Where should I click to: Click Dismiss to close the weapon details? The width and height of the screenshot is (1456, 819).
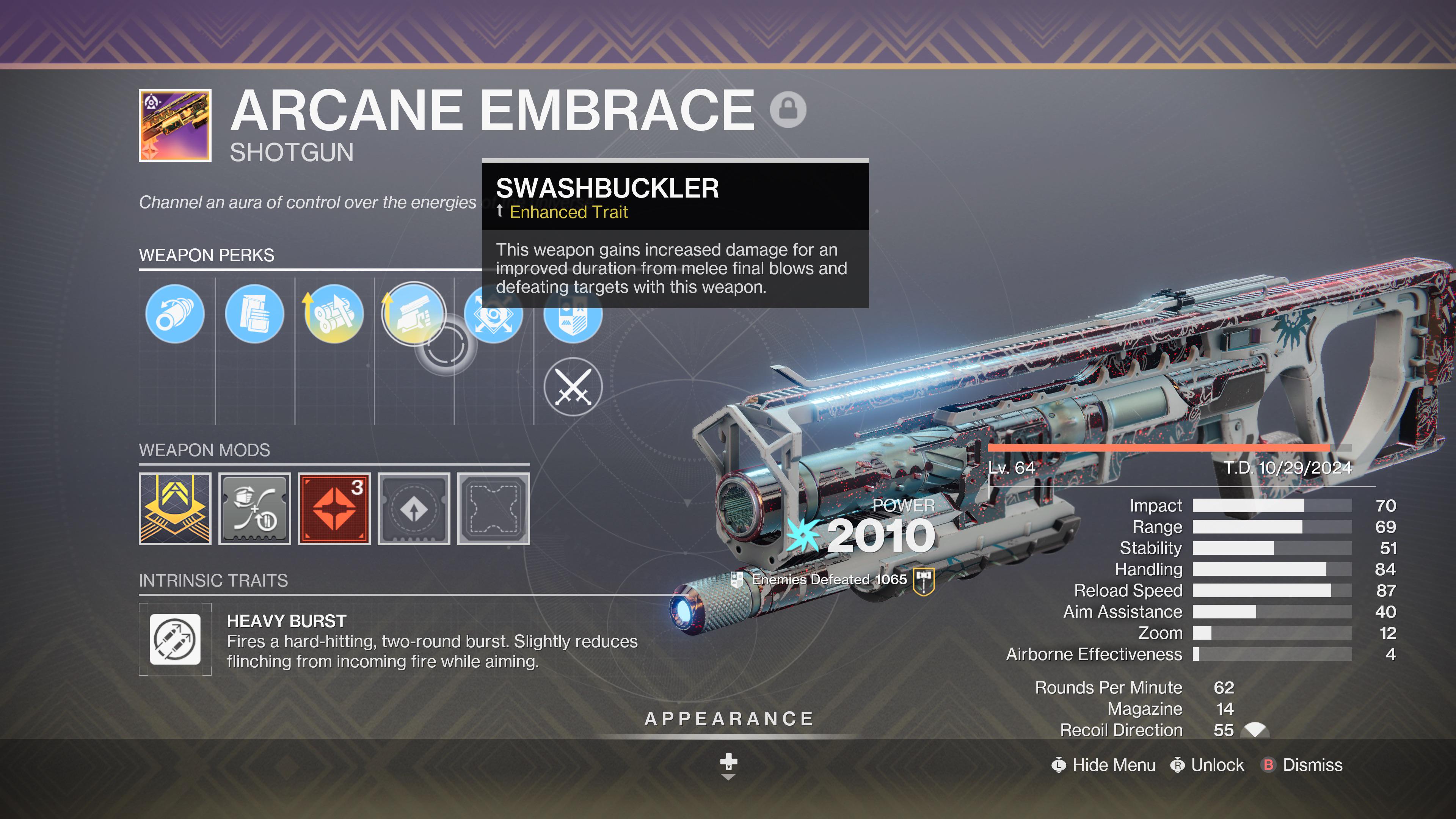(1312, 765)
